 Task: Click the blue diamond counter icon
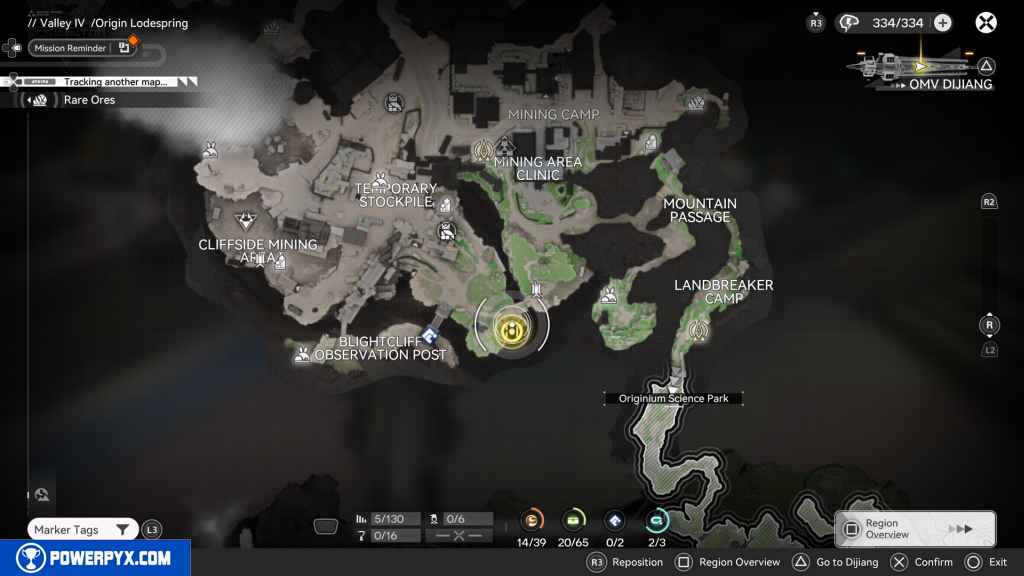tap(615, 520)
